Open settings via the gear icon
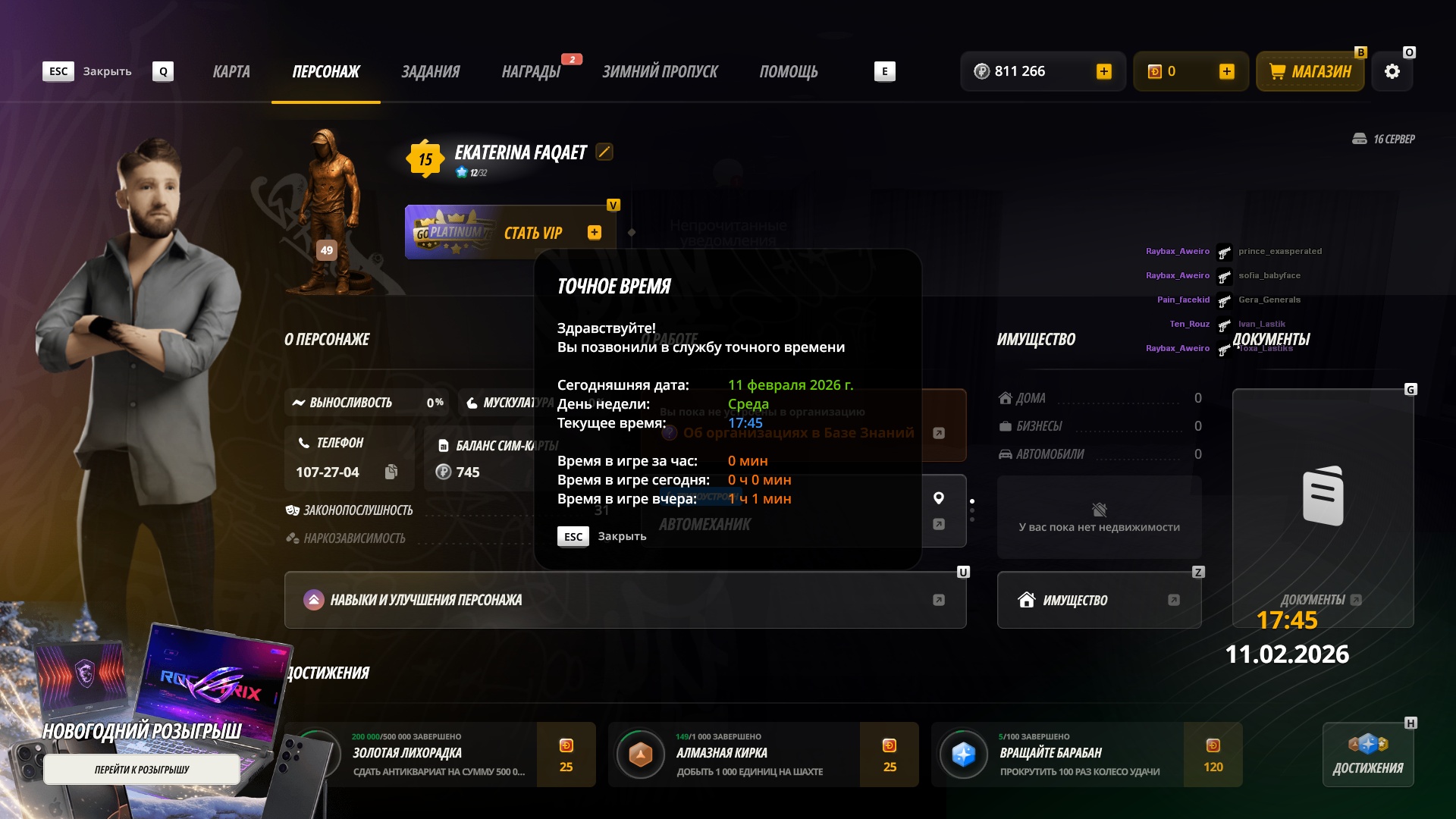Screen dimensions: 1456x819 pos(1392,72)
